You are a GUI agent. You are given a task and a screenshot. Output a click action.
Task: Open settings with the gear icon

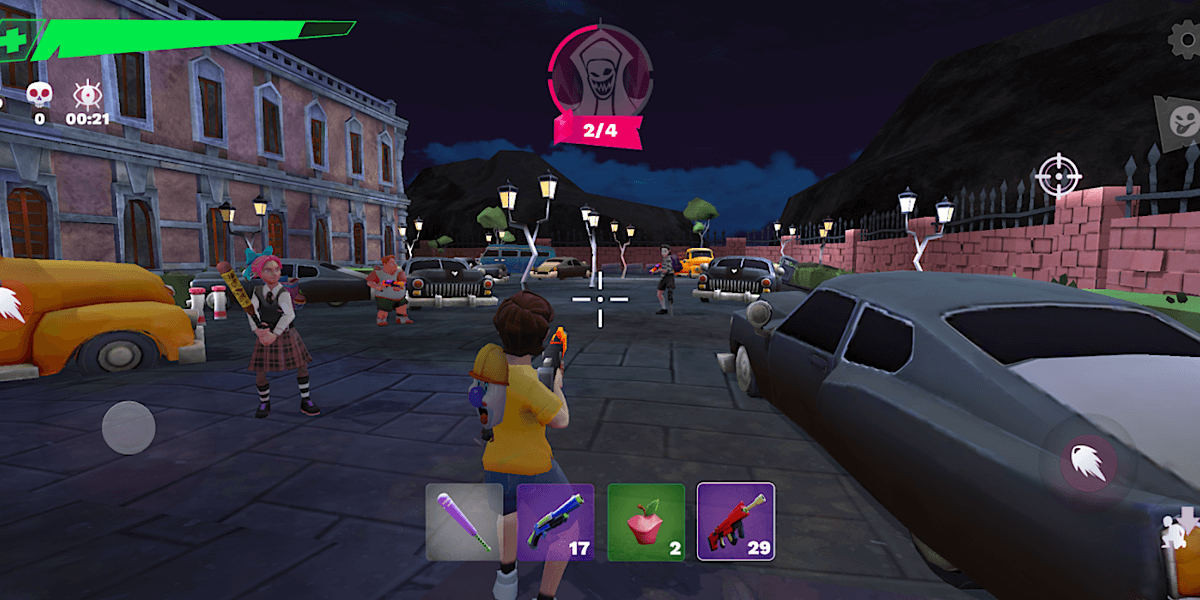(x=1186, y=39)
